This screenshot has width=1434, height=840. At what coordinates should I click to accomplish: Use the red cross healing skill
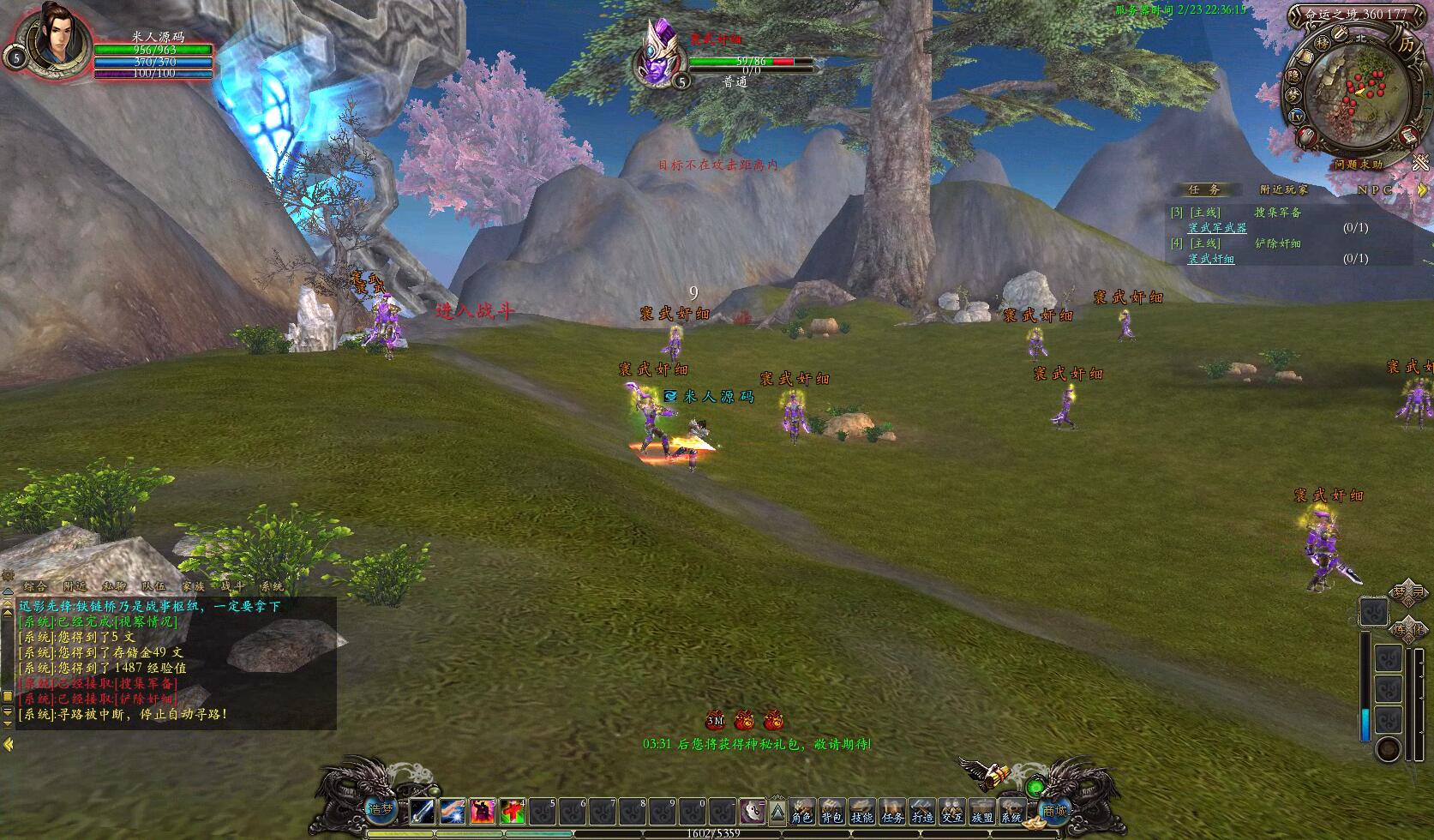tap(513, 811)
